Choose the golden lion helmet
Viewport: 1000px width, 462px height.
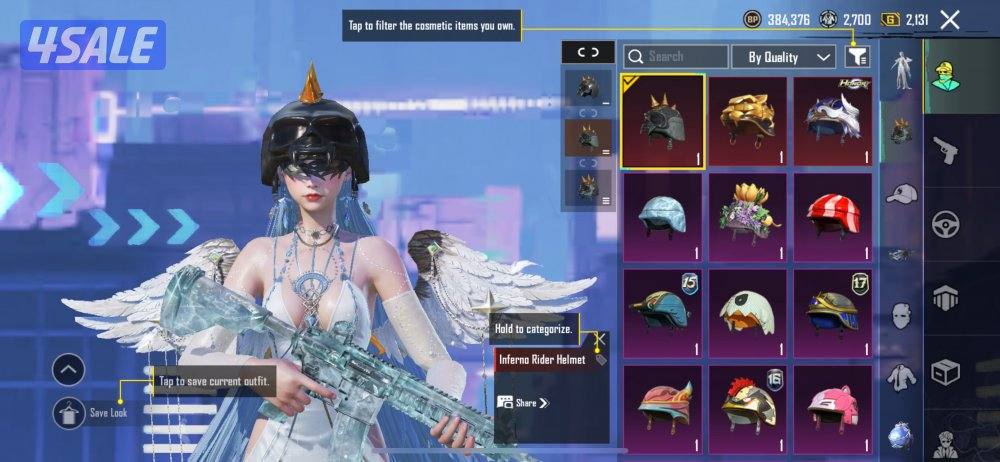pos(748,120)
